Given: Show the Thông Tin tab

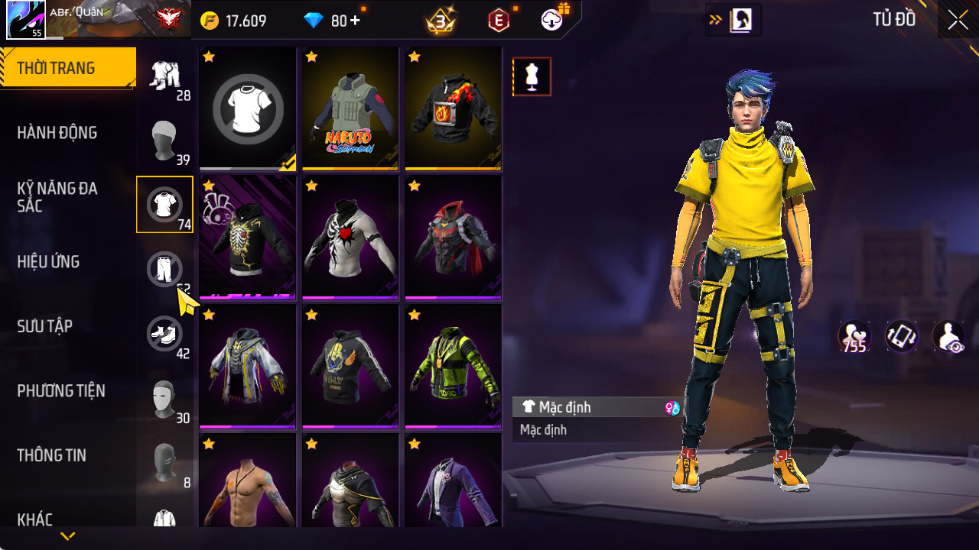Looking at the screenshot, I should [x=51, y=455].
